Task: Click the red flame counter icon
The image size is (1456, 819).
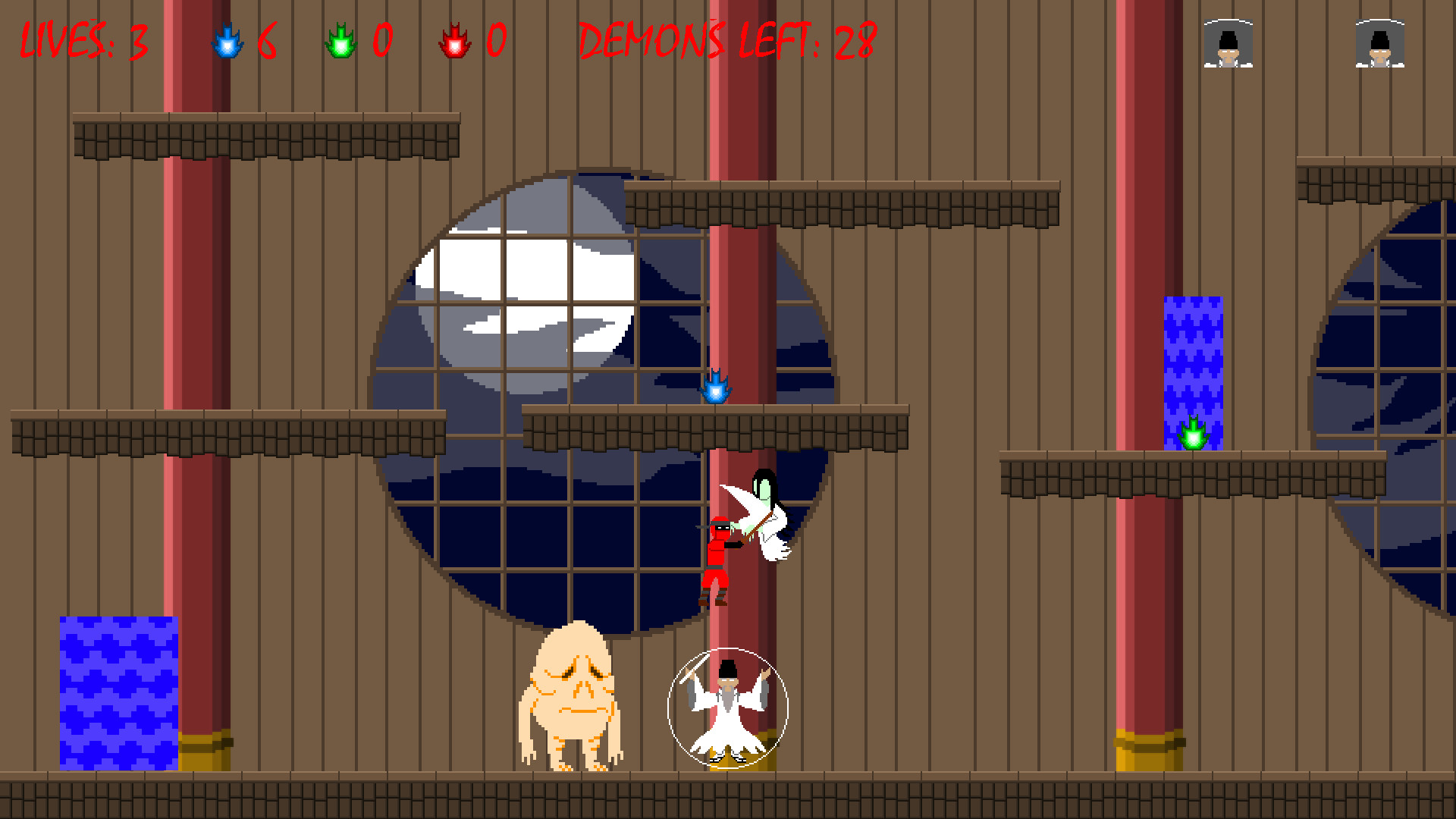Action: click(456, 43)
